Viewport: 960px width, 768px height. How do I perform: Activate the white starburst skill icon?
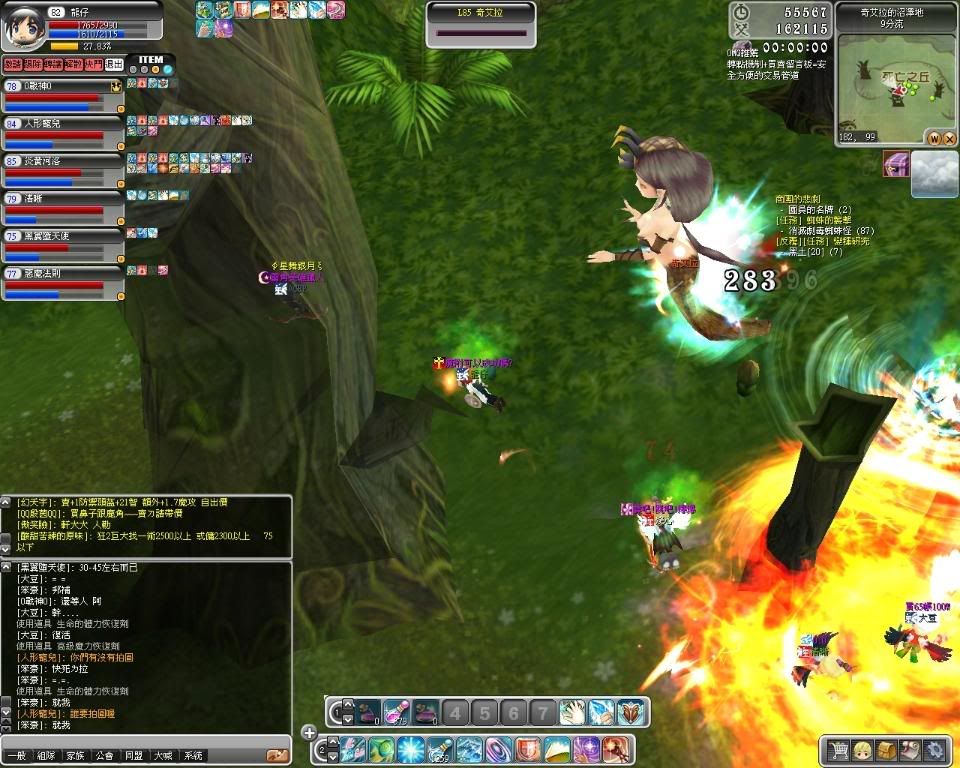pyautogui.click(x=412, y=749)
